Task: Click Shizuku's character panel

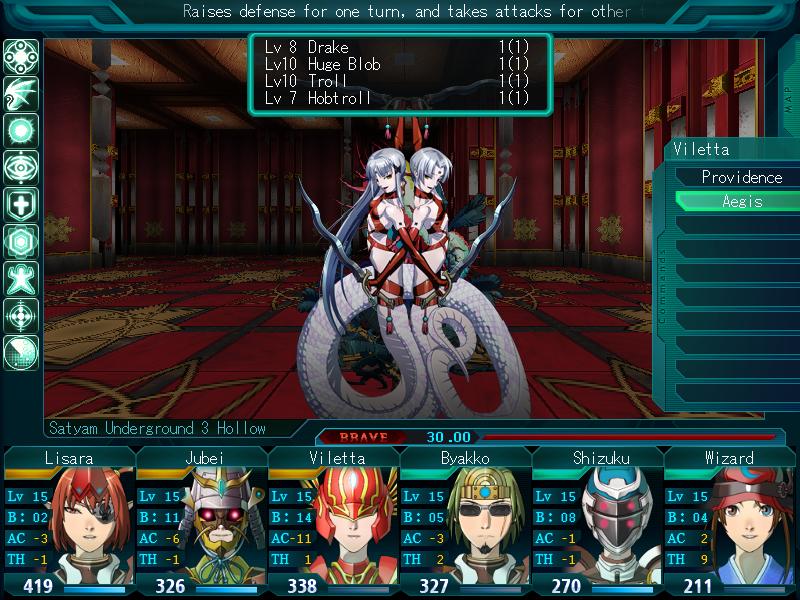Action: (598, 522)
